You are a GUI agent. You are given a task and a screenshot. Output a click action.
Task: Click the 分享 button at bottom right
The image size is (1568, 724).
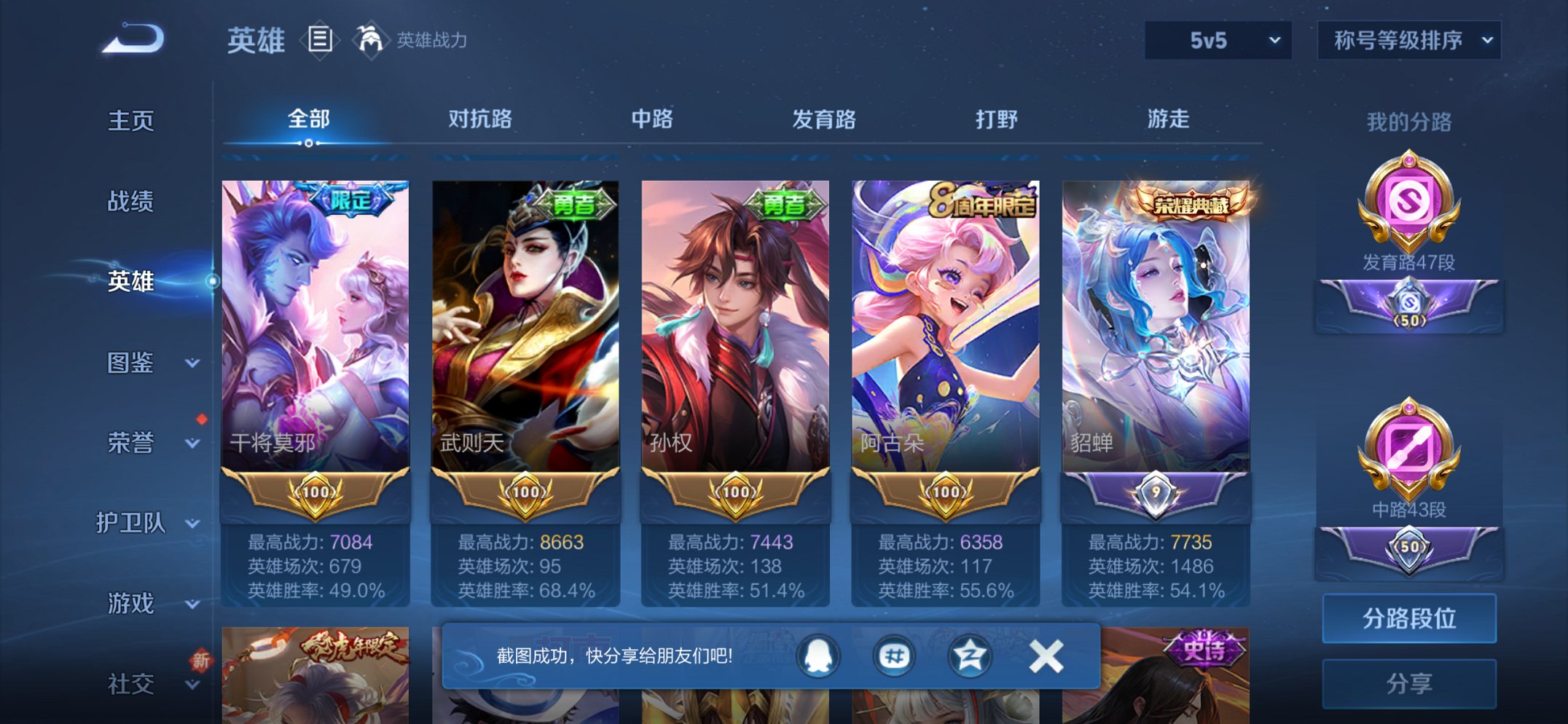tap(1409, 682)
